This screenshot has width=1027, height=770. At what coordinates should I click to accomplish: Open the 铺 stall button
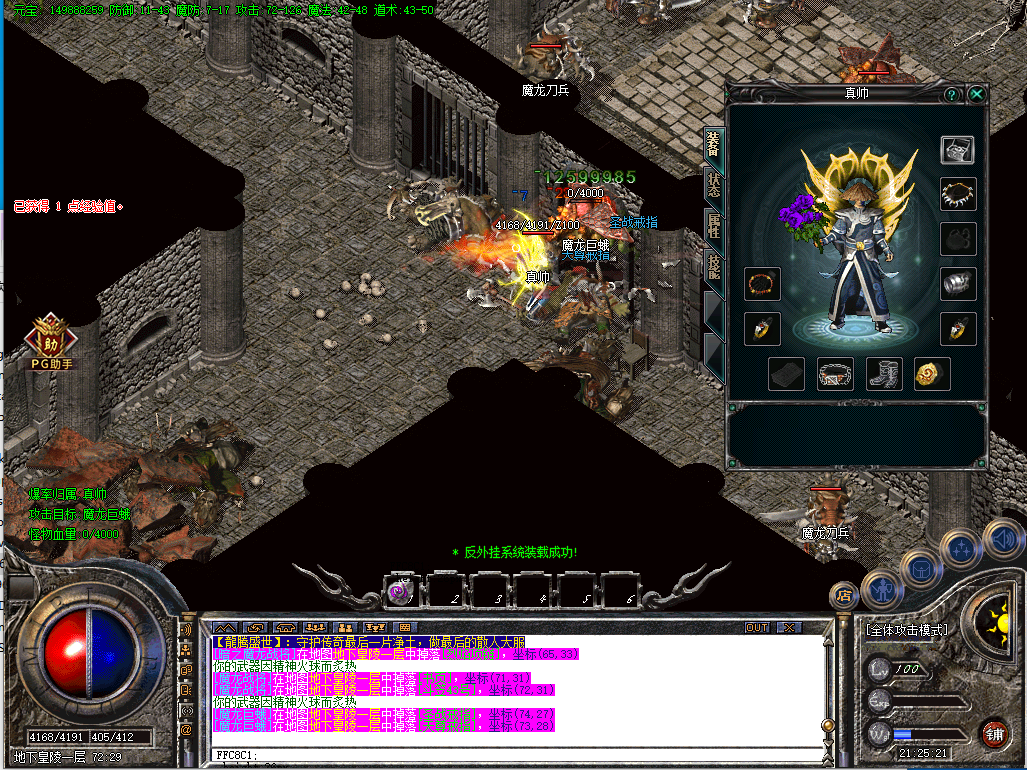[x=992, y=732]
